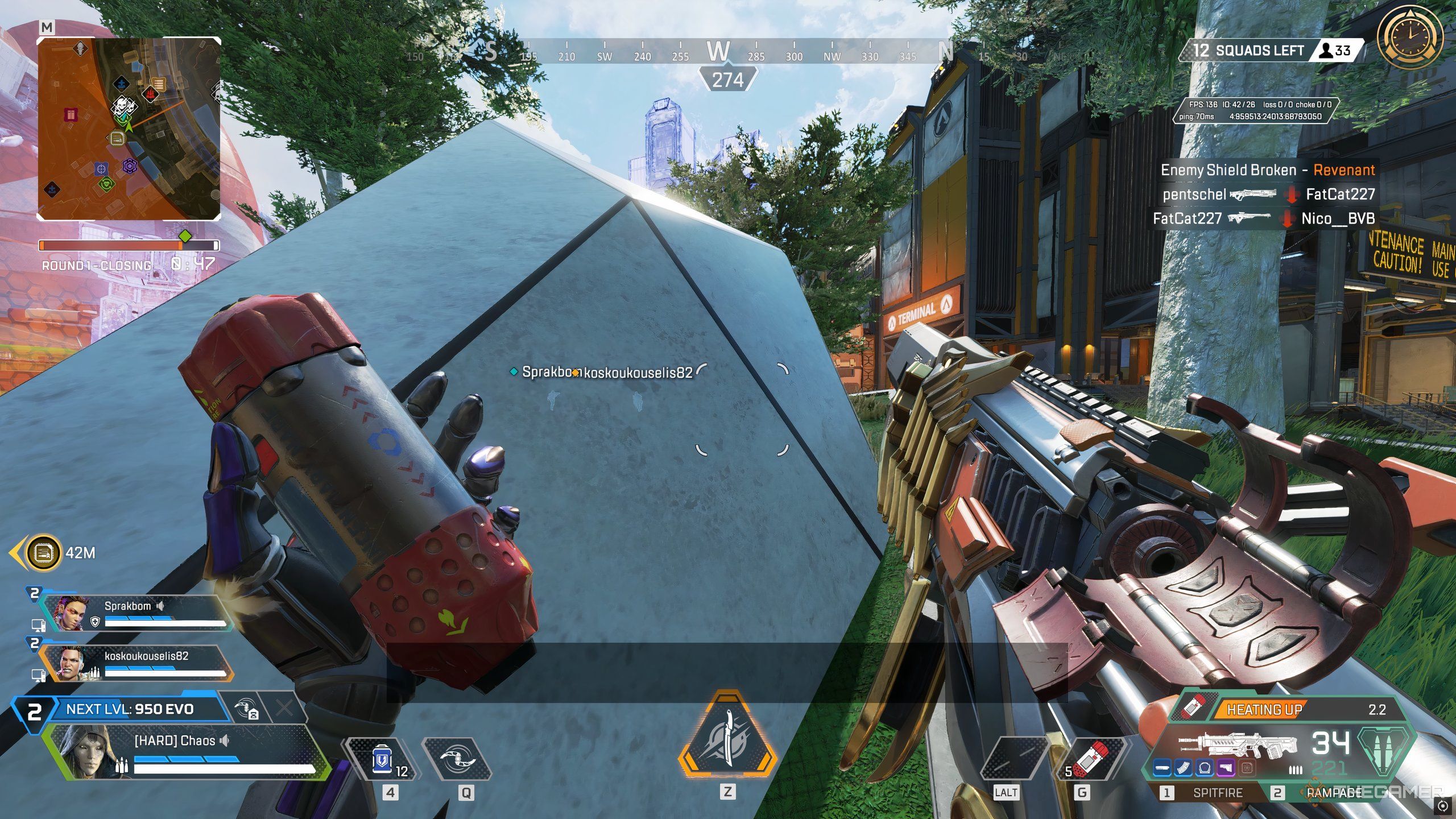Click the 12 Squads Left banner
Image resolution: width=1456 pixels, height=819 pixels.
pyautogui.click(x=1251, y=51)
